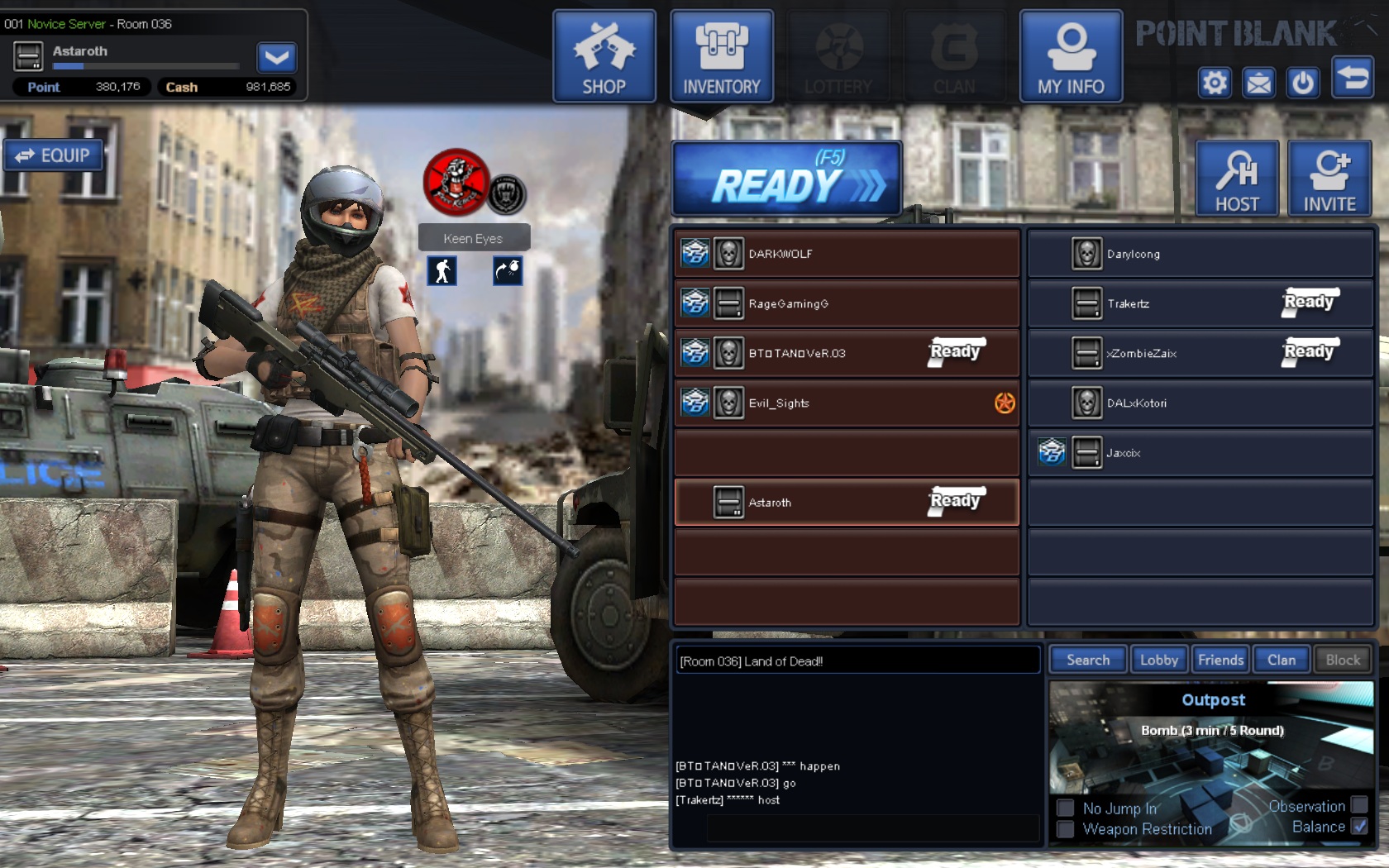
Task: Open the Search tab
Action: point(1088,660)
